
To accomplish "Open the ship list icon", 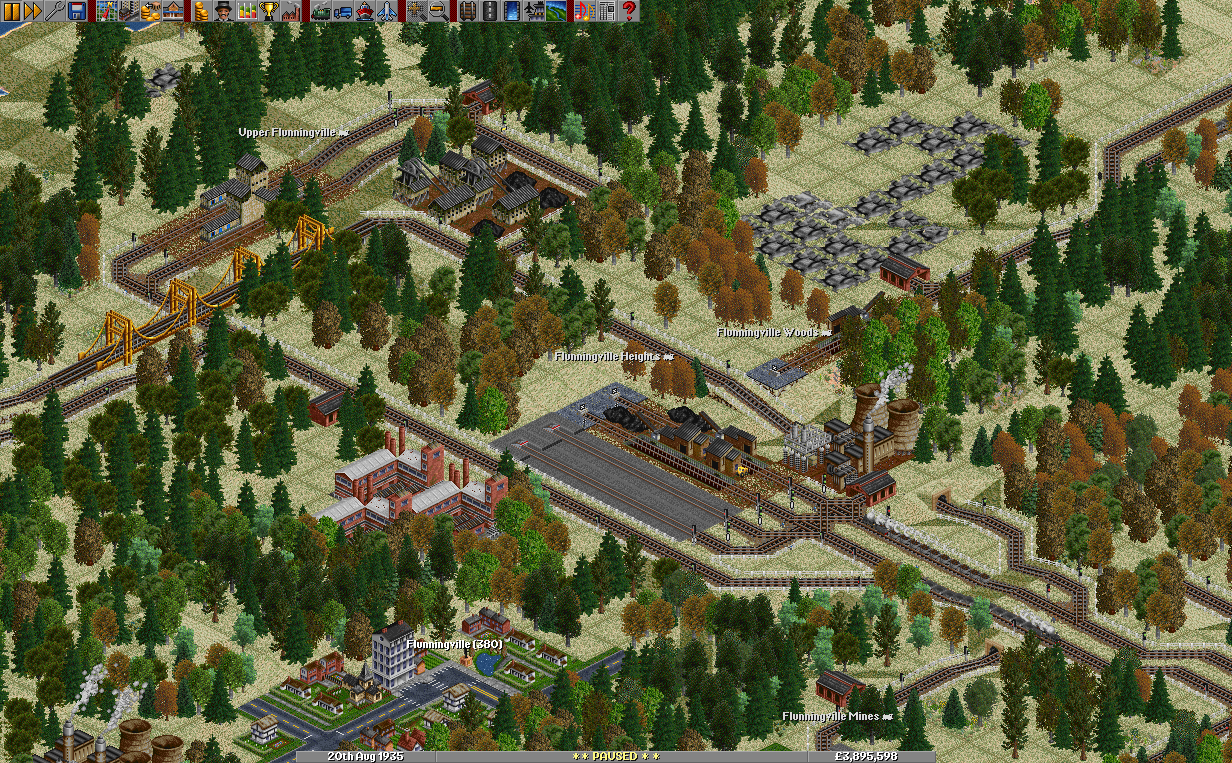I will (x=365, y=11).
